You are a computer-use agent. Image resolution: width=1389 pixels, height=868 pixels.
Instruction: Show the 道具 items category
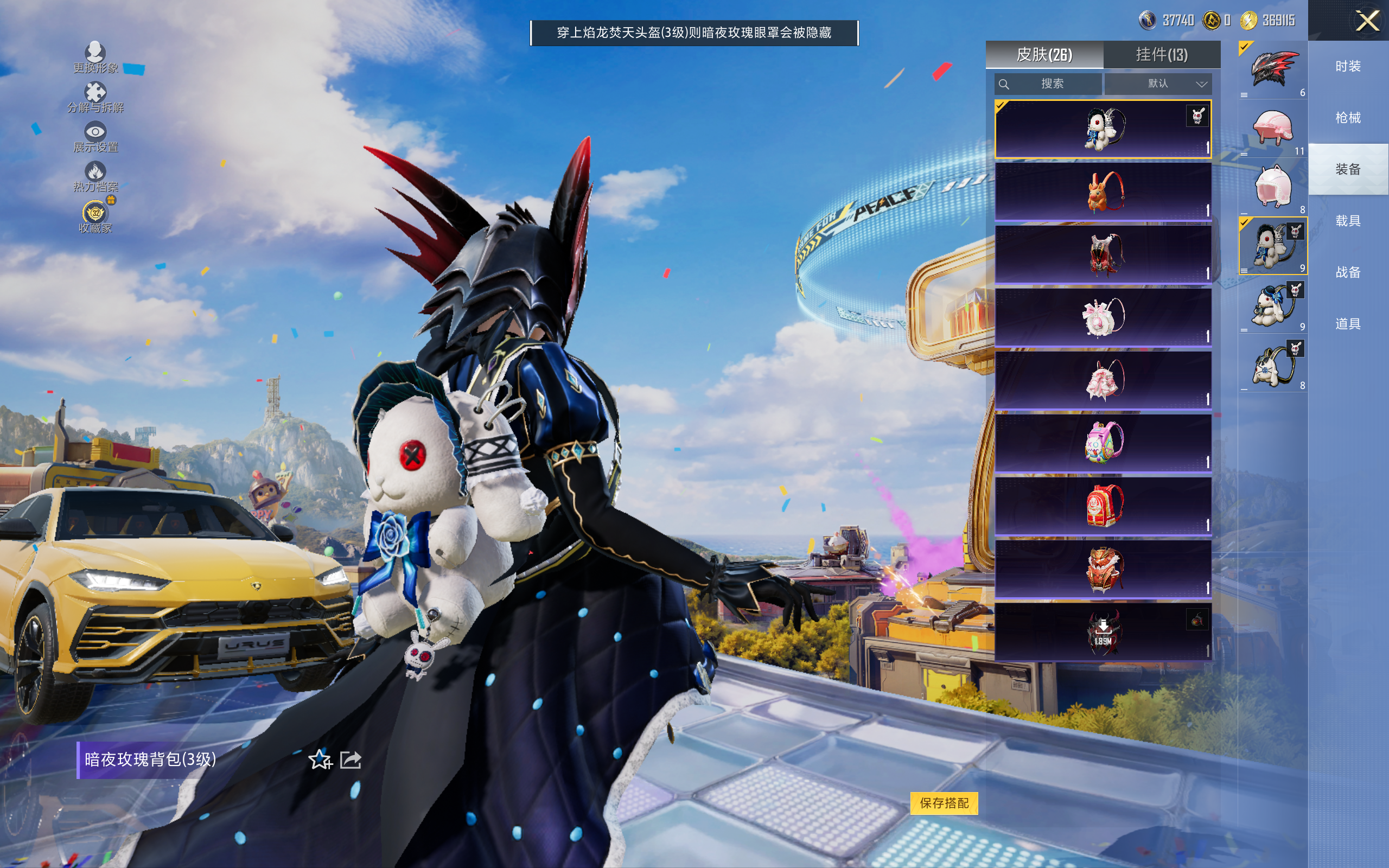(1348, 324)
